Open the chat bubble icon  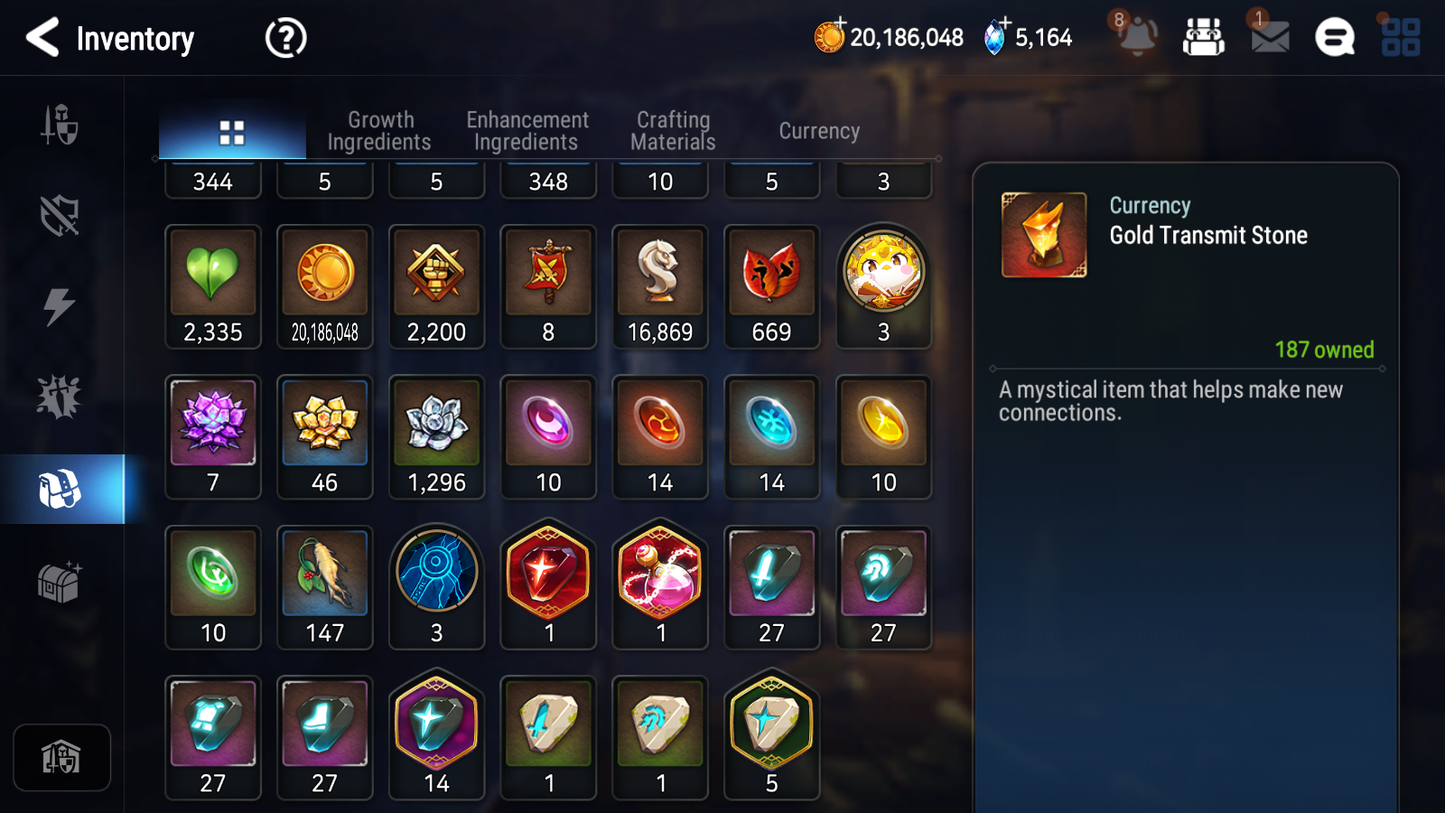tap(1334, 38)
